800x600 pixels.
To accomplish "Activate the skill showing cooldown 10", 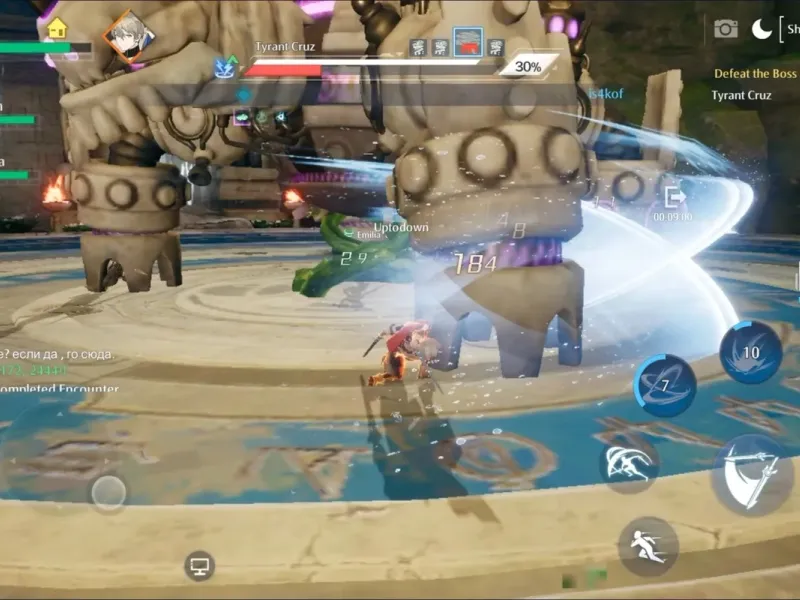I will (x=750, y=351).
